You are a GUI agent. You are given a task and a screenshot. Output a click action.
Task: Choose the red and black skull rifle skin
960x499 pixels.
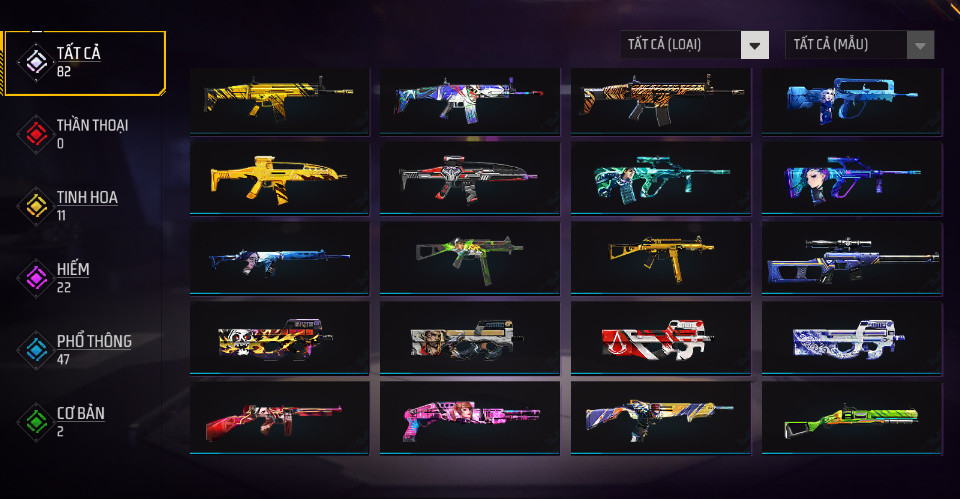[469, 176]
